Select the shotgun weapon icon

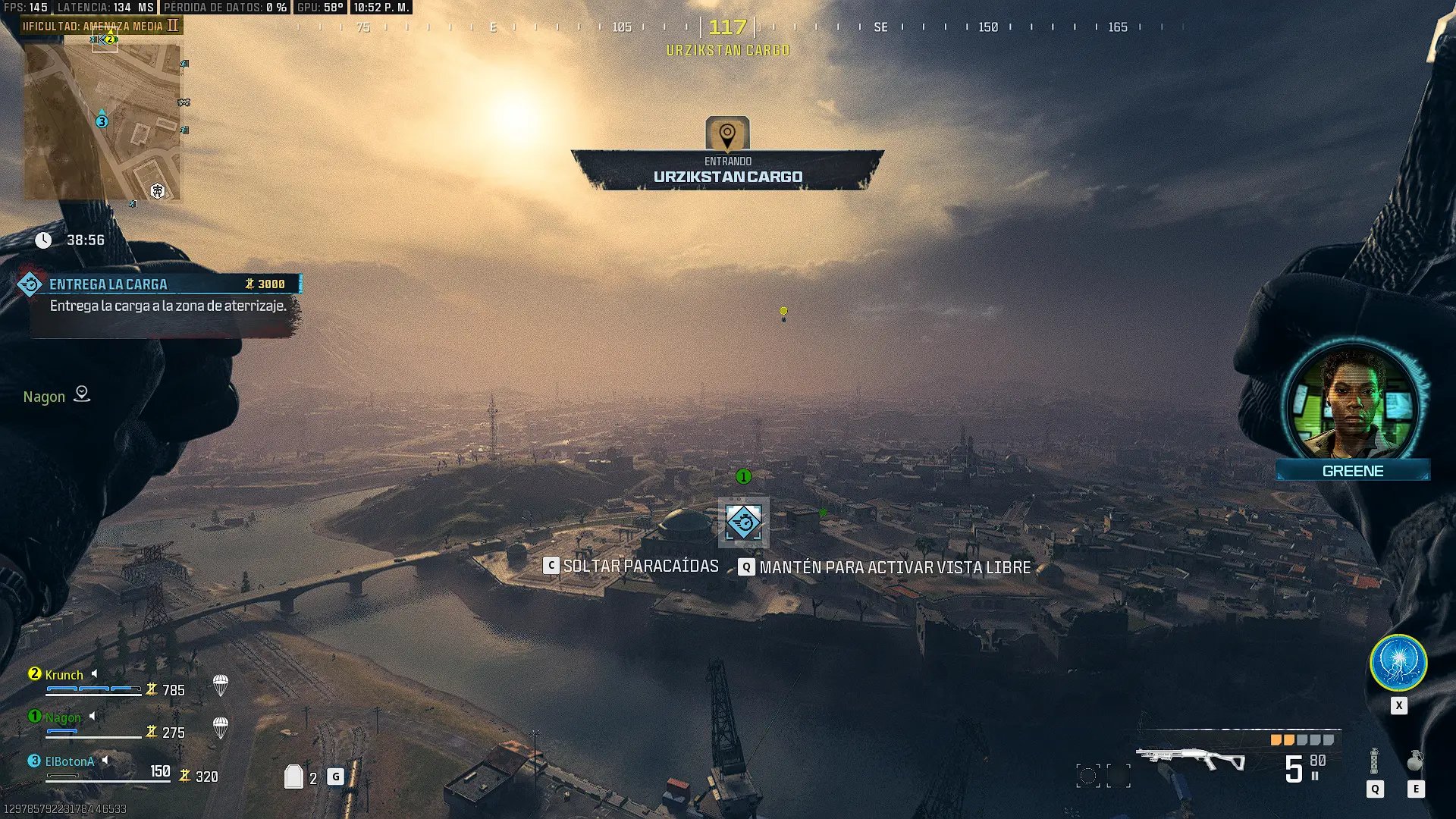coord(1190,758)
